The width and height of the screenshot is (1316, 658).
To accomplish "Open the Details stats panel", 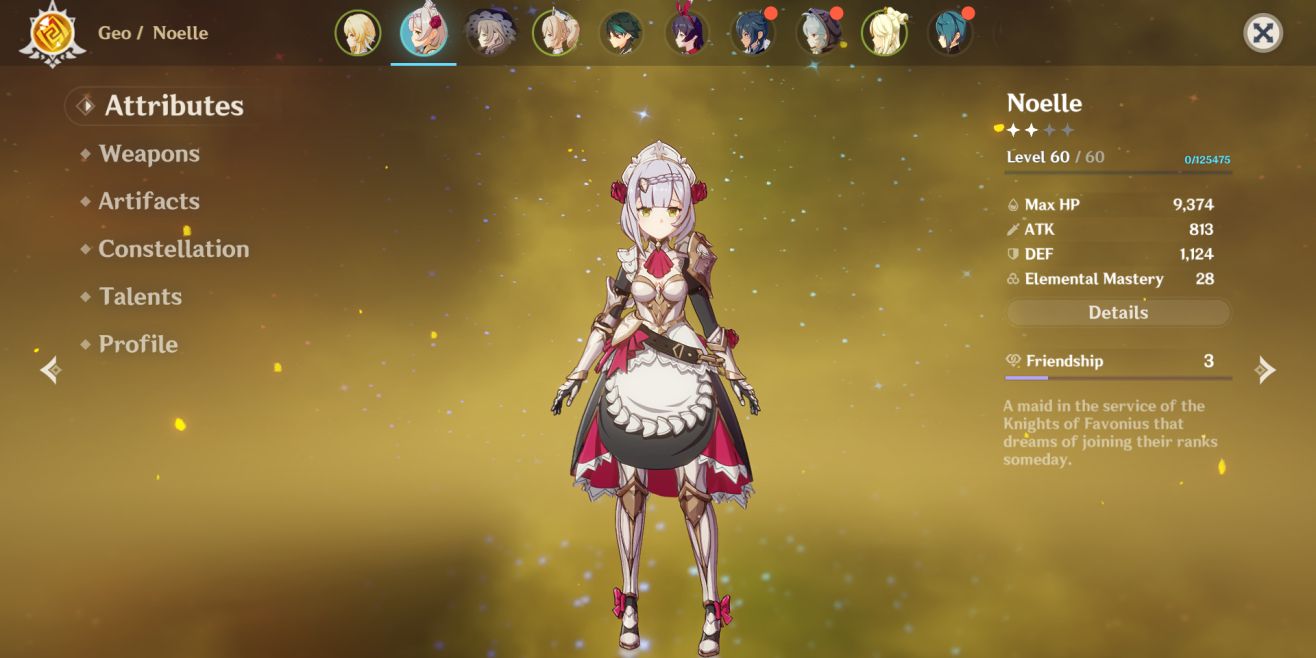I will coord(1117,313).
